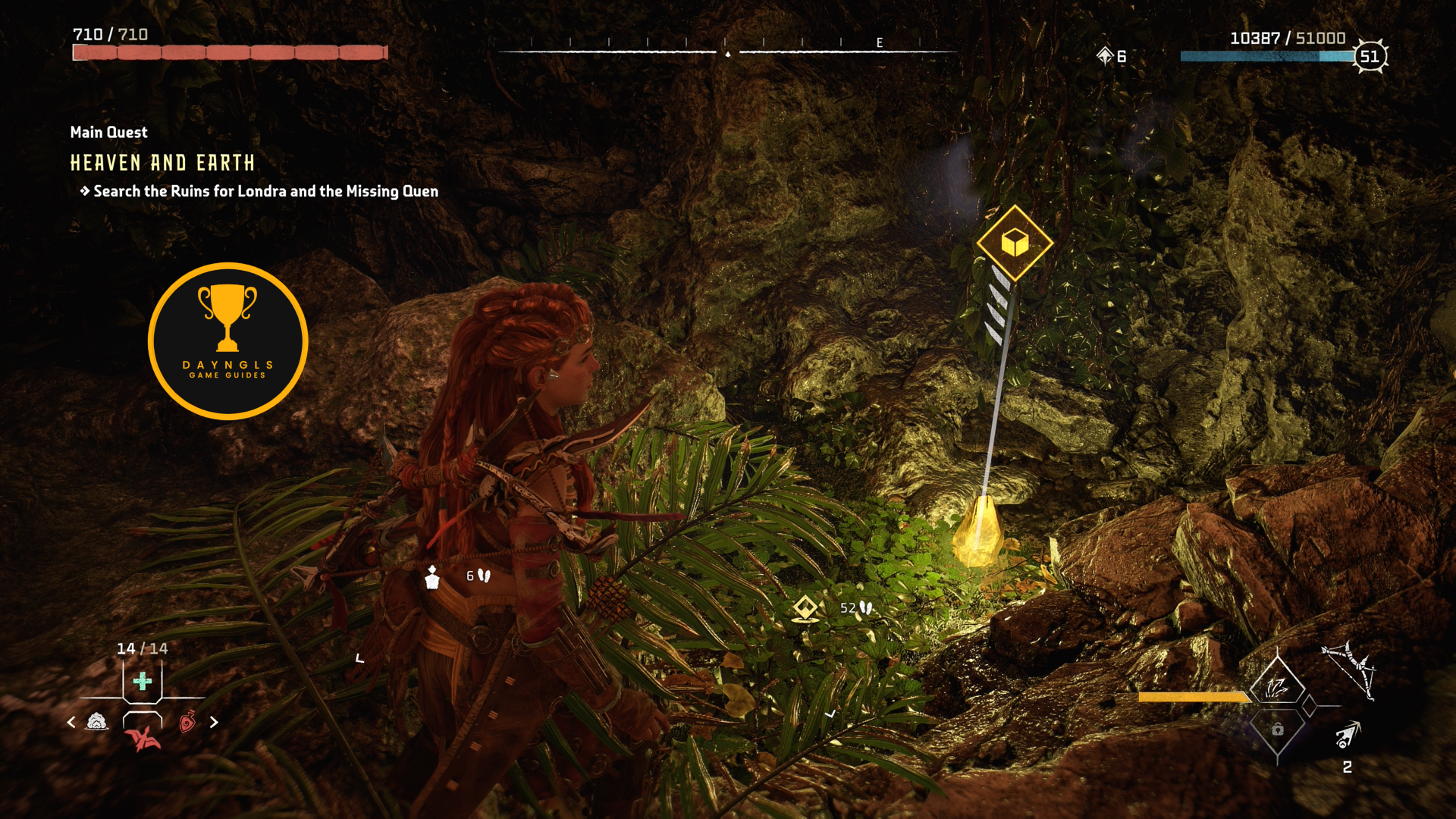Select the yellow cube loot marker

pyautogui.click(x=1015, y=243)
